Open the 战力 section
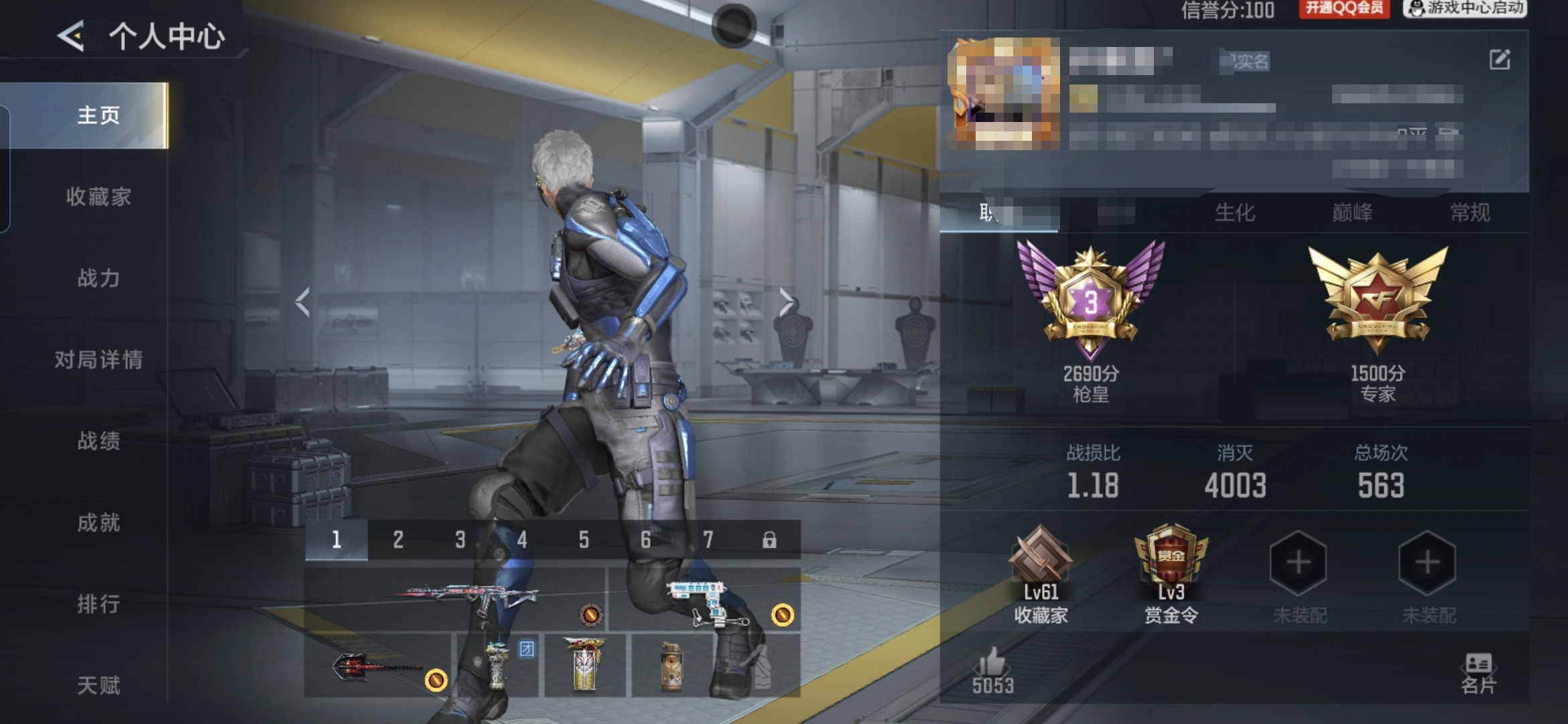The width and height of the screenshot is (1568, 724). (x=99, y=278)
